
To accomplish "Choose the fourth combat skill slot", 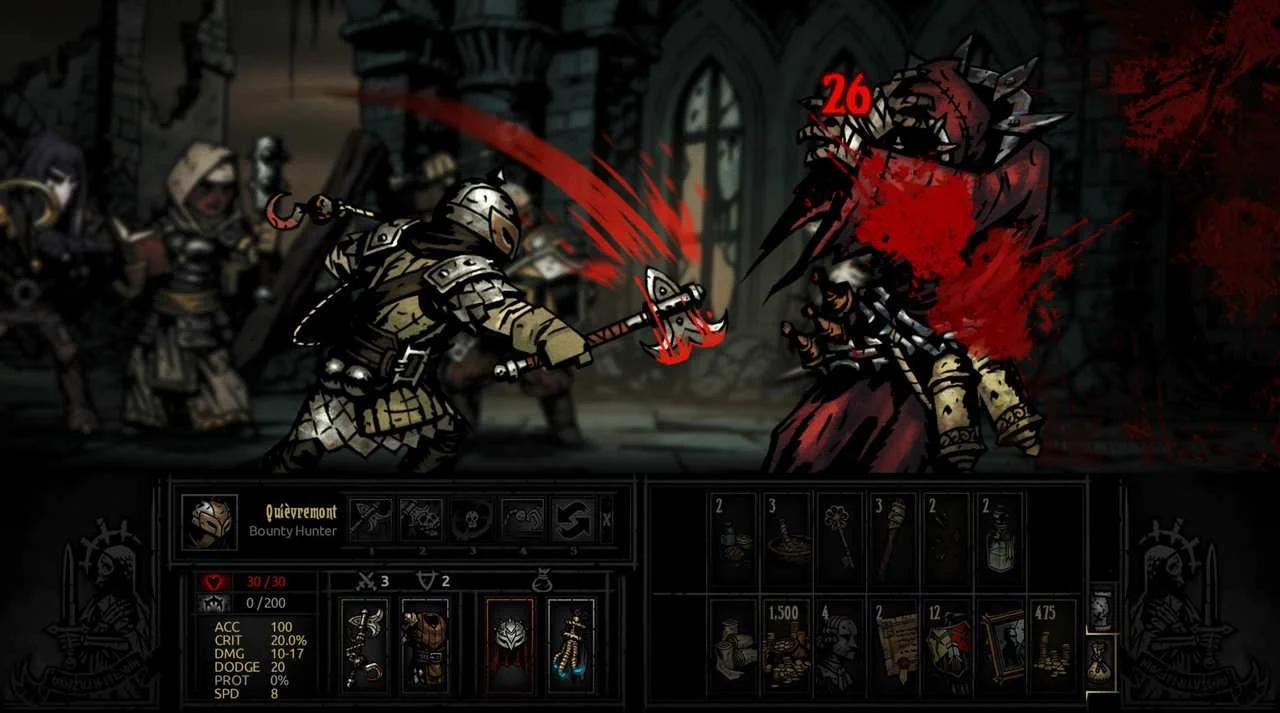I will coord(522,520).
